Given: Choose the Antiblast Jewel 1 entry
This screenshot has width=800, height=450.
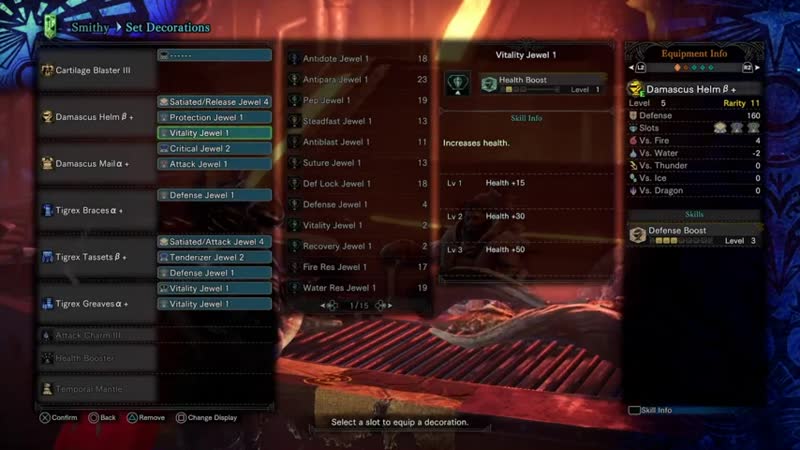Looking at the screenshot, I should 359,142.
